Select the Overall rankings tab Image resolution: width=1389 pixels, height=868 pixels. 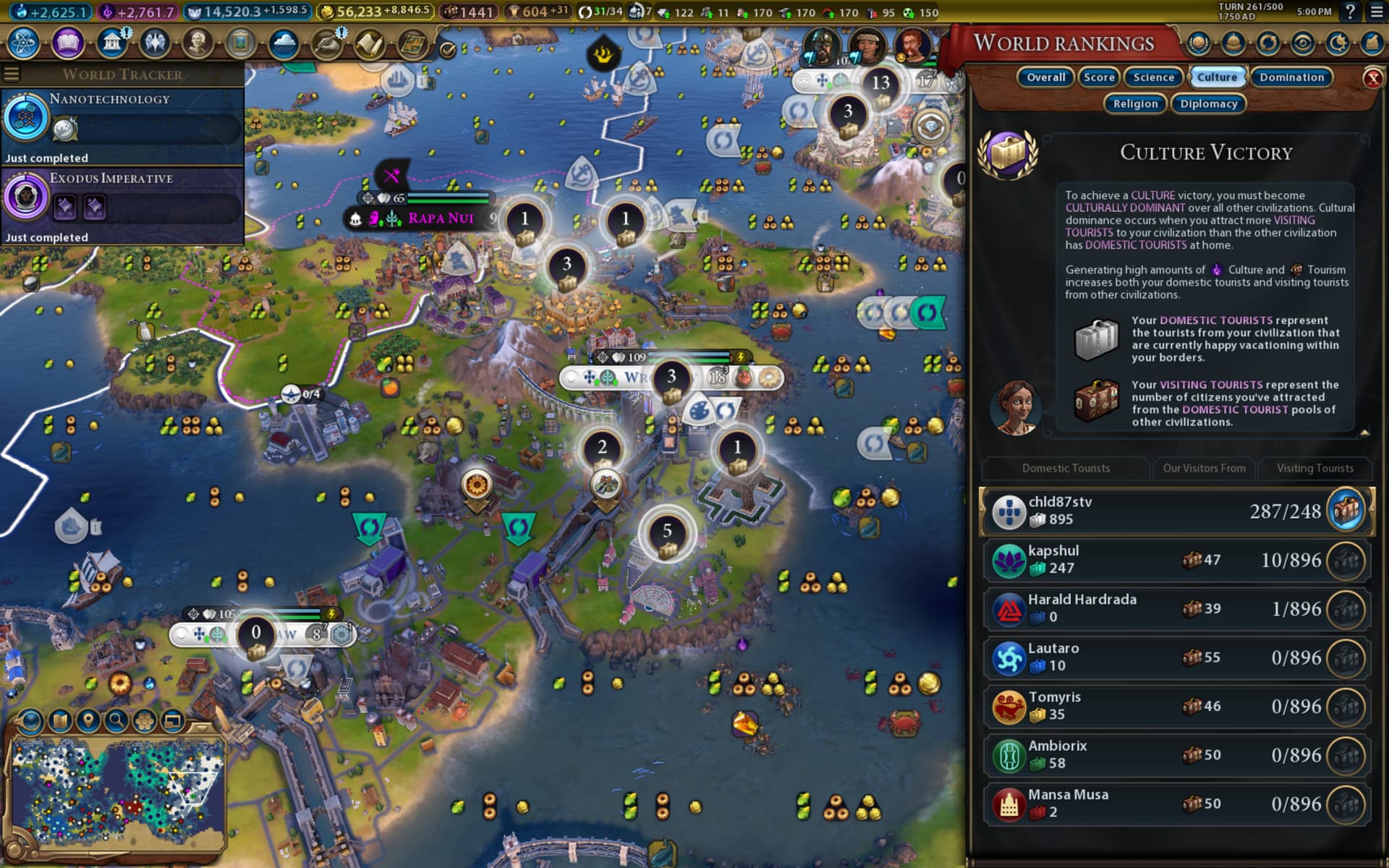1045,77
